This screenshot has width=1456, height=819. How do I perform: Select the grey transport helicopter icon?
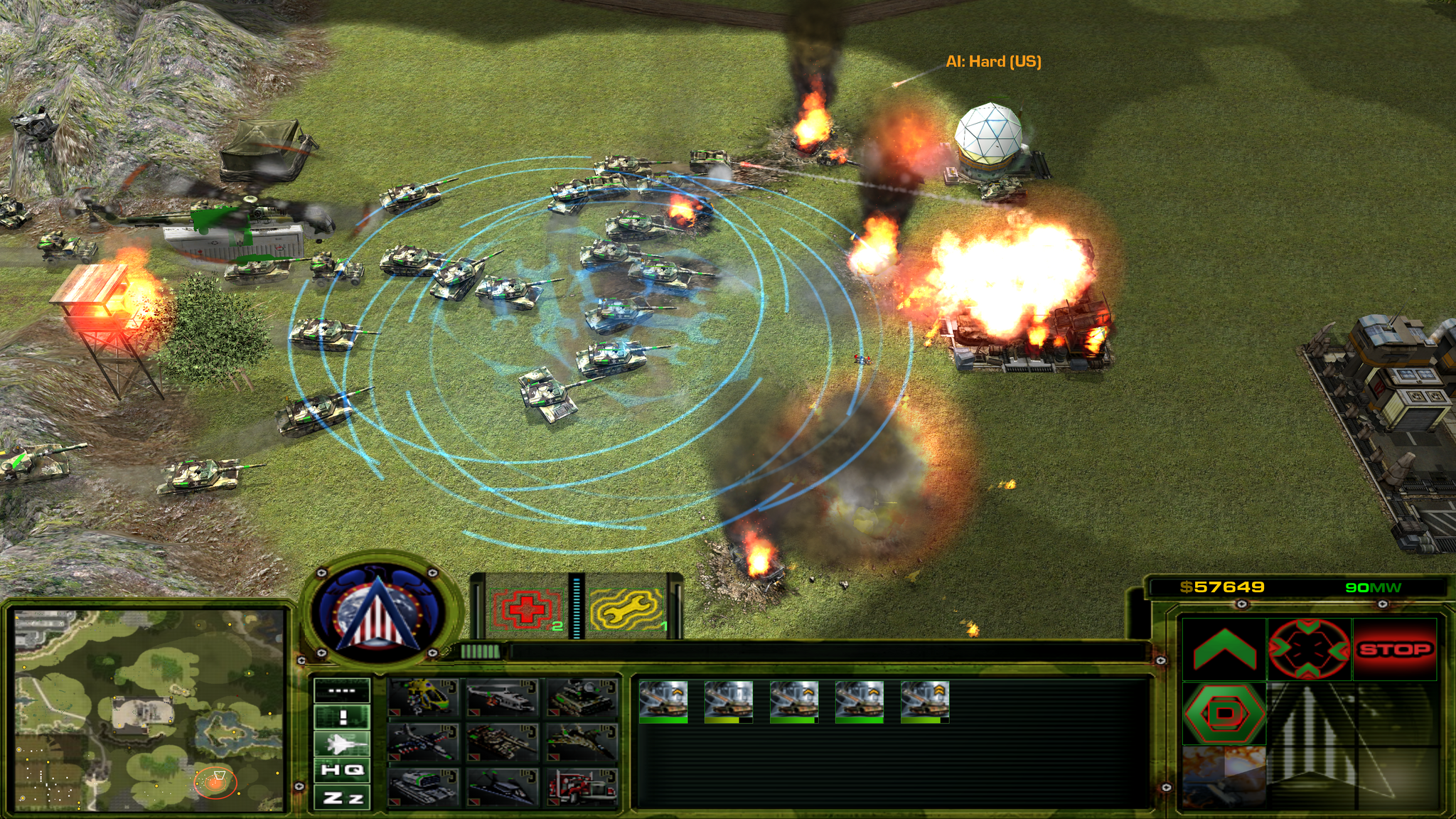point(503,698)
